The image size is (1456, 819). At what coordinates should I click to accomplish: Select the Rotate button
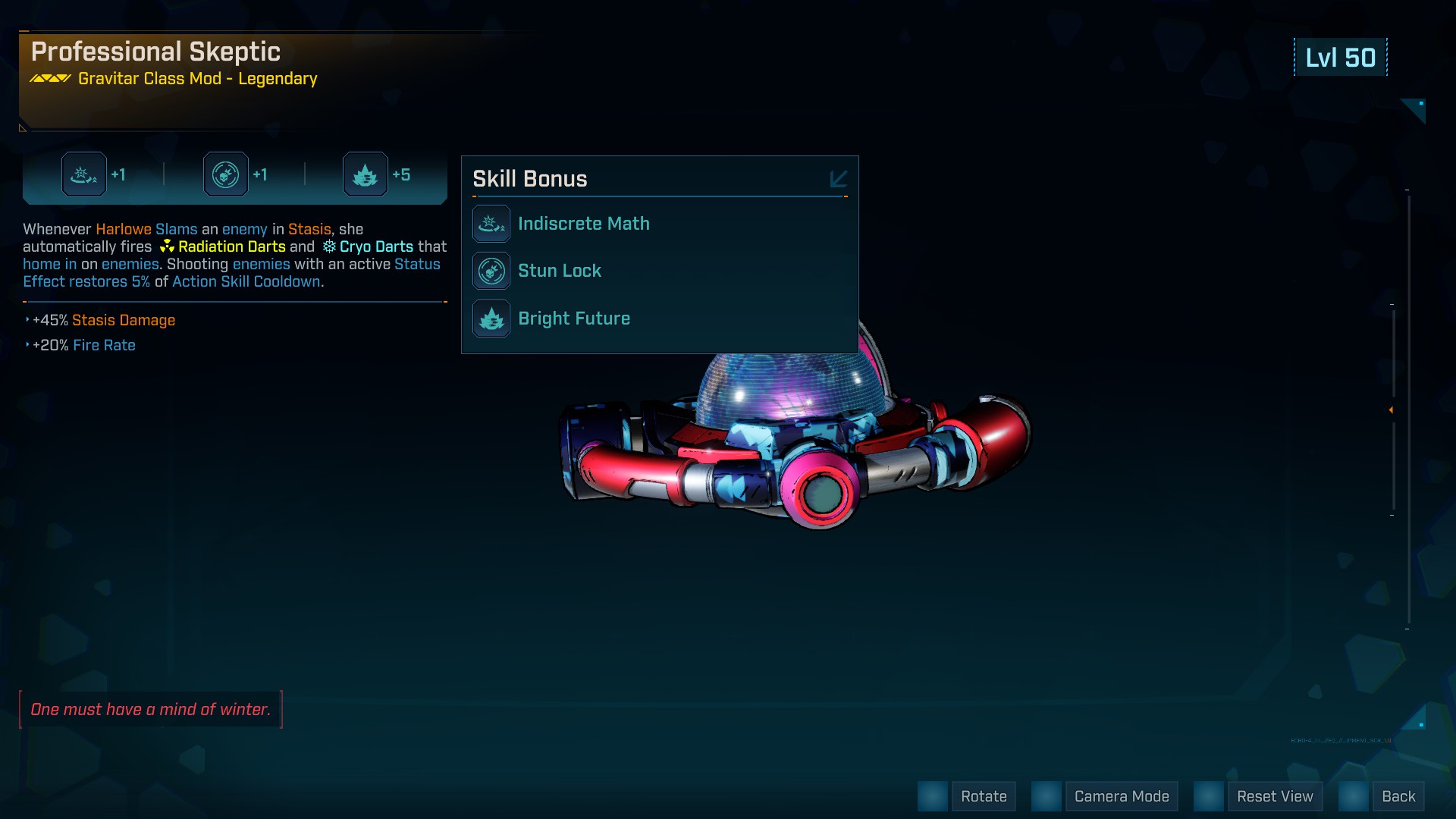(983, 796)
